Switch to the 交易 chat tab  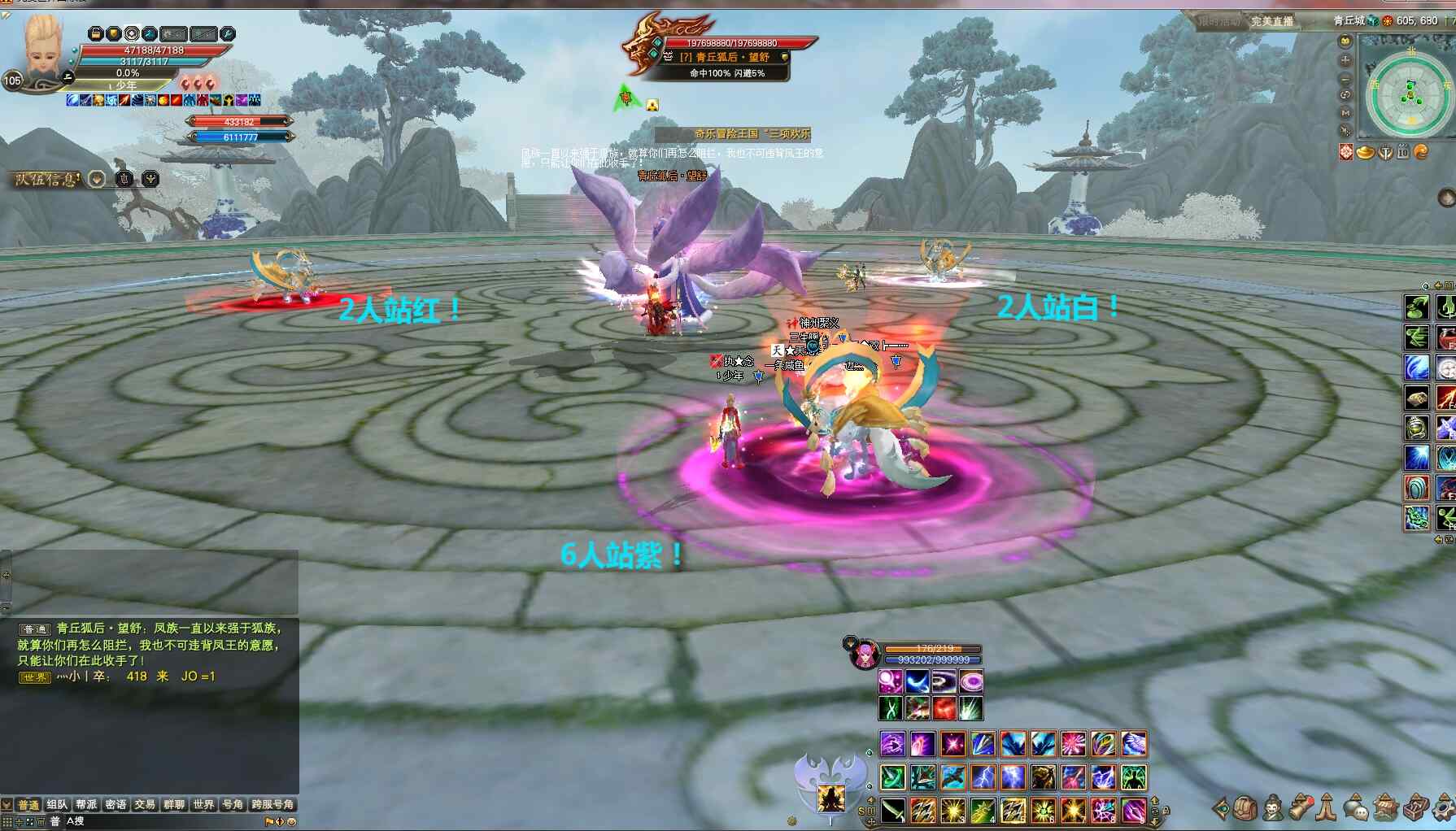[145, 804]
